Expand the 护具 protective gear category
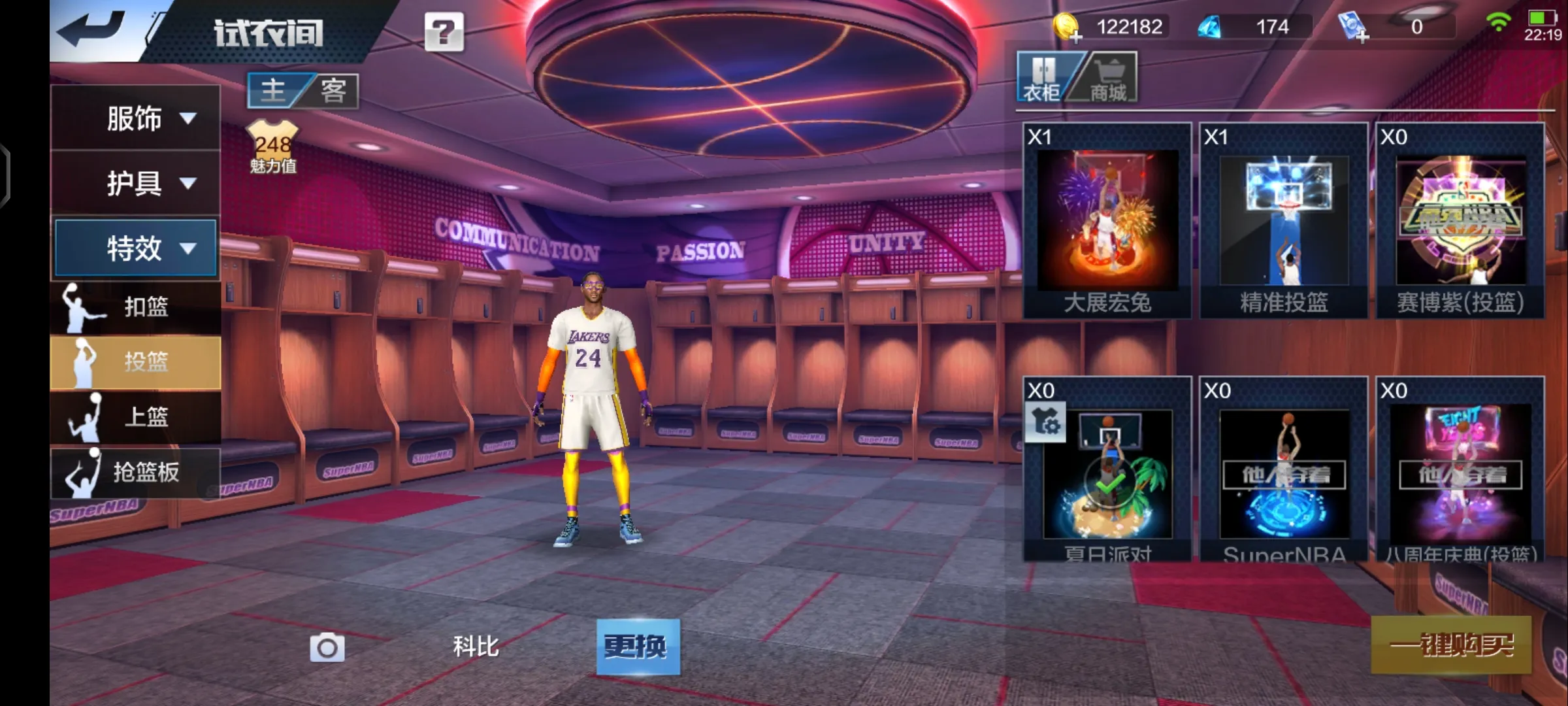Viewport: 1568px width, 706px height. tap(135, 183)
